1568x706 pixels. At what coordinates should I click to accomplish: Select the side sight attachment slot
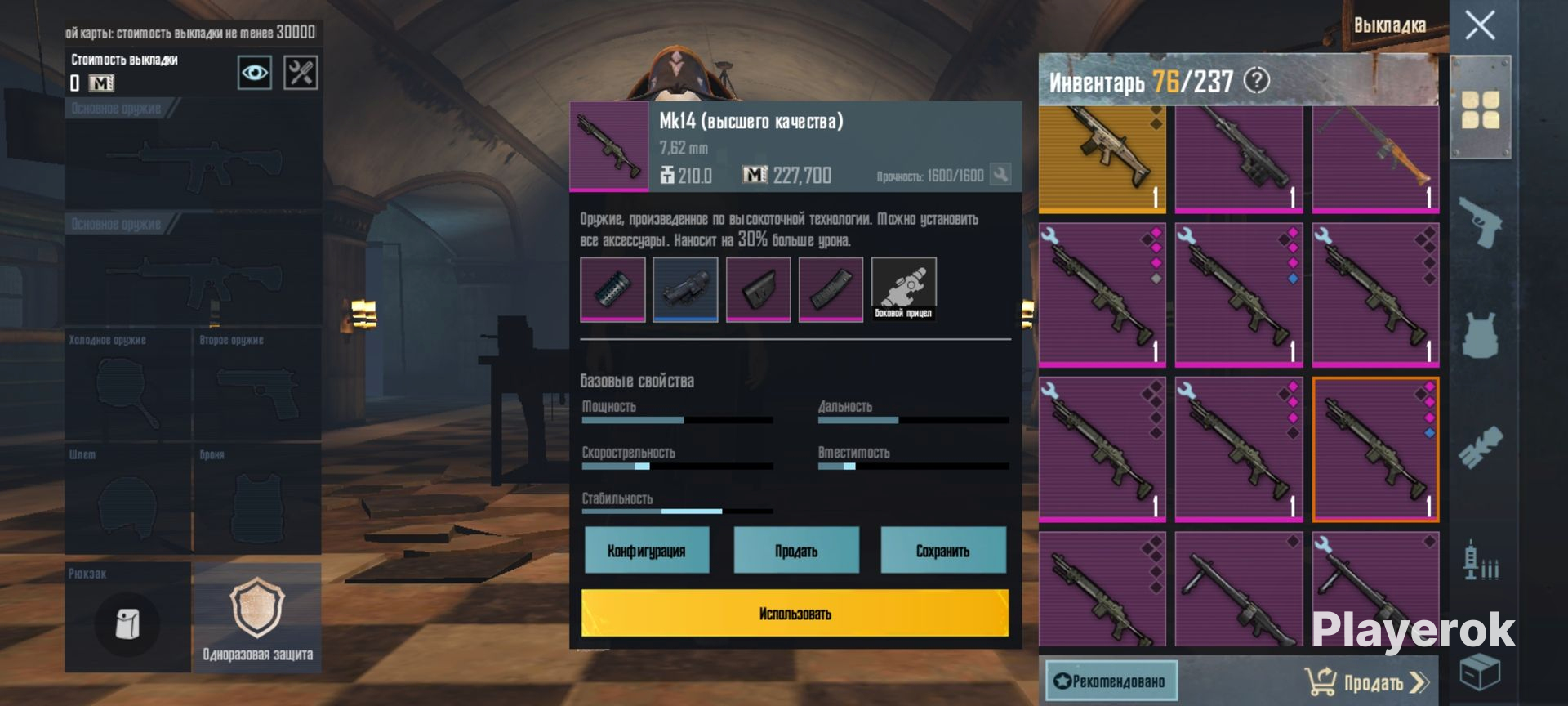903,289
